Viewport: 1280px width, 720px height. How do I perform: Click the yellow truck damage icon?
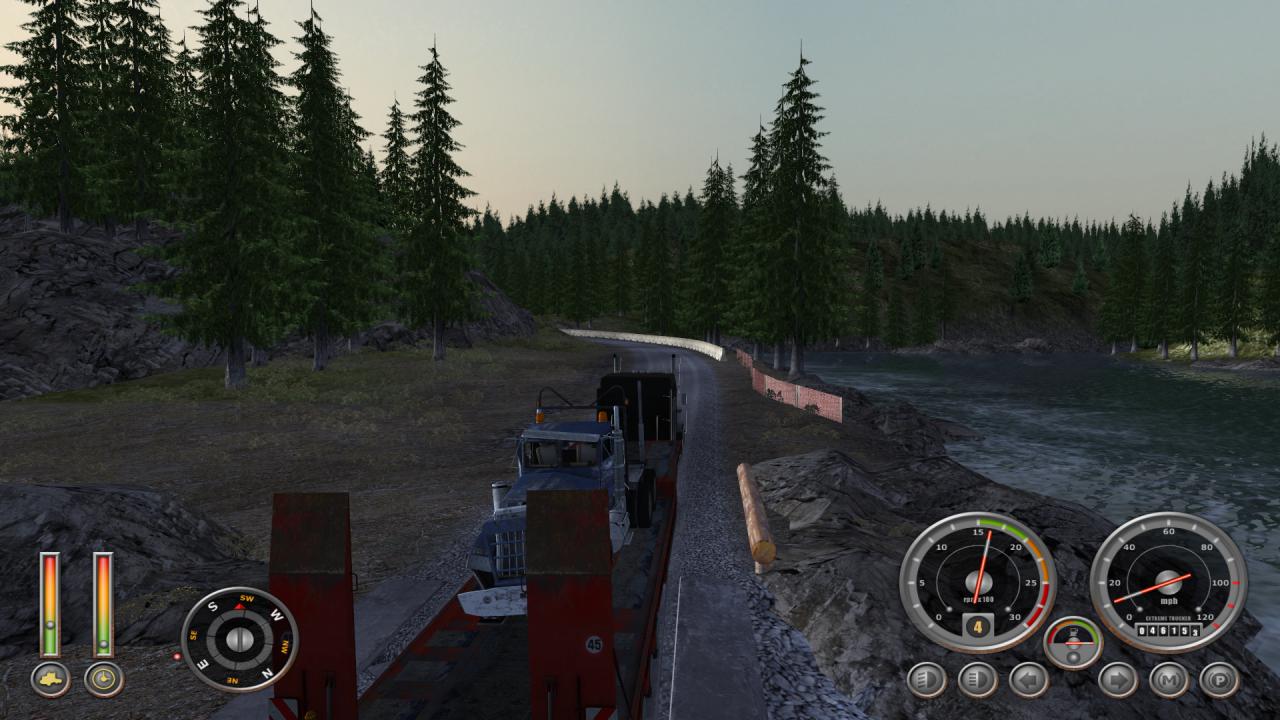[x=50, y=679]
